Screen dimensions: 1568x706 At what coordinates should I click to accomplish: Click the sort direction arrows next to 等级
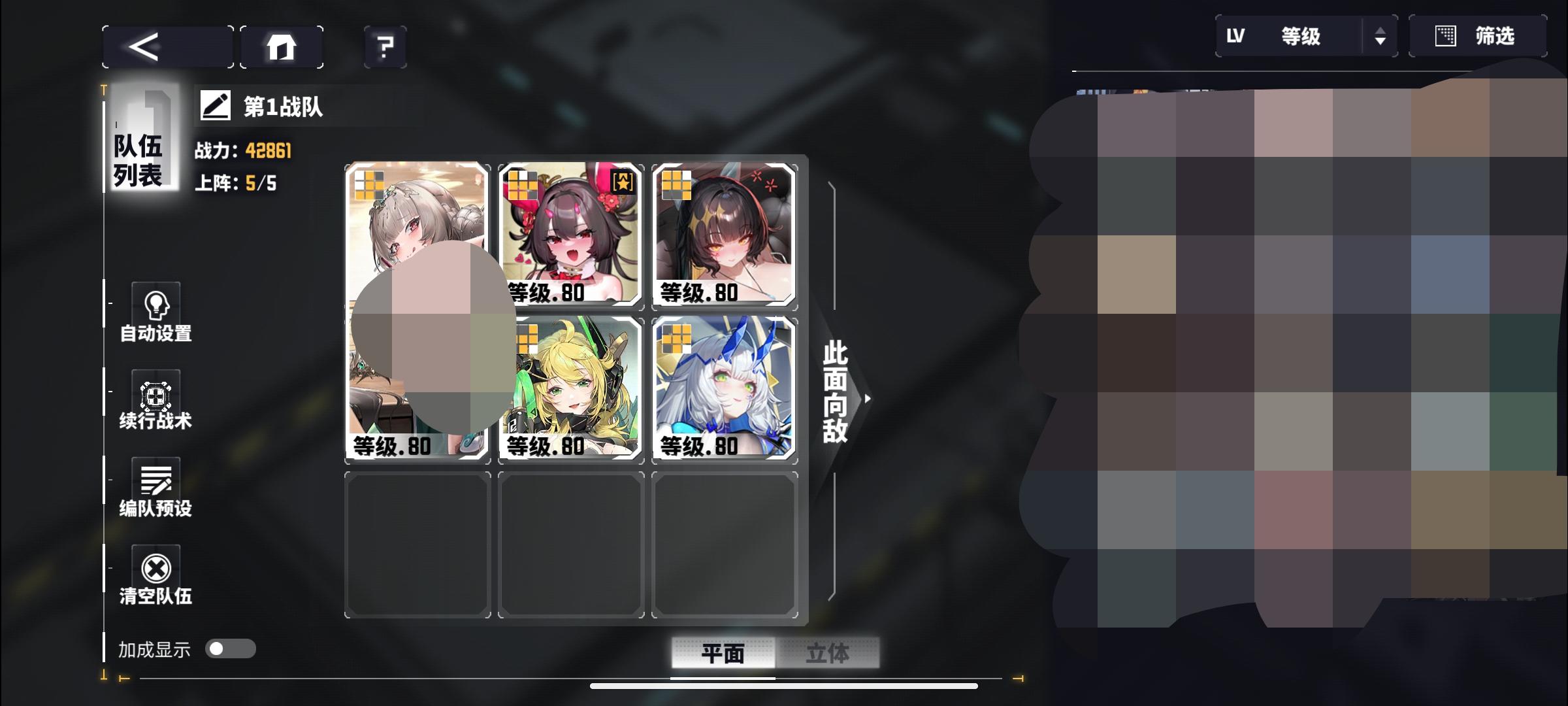pyautogui.click(x=1380, y=36)
